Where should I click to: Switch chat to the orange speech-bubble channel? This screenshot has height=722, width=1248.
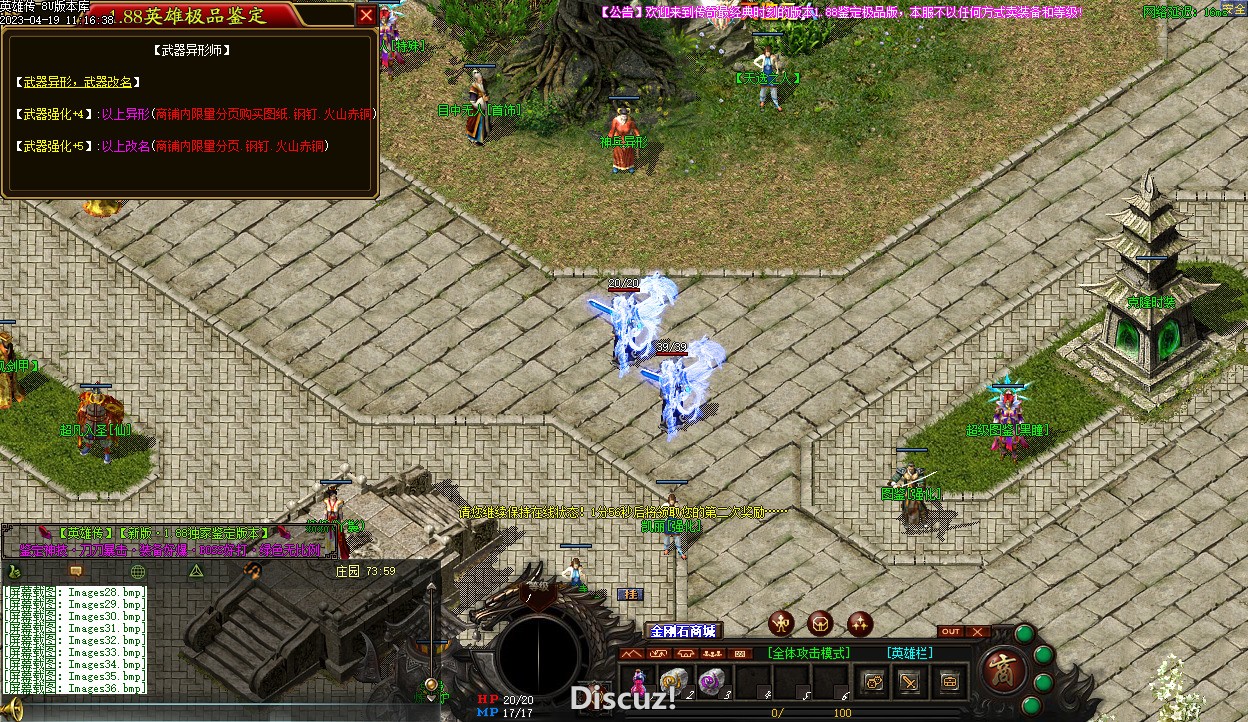[76, 571]
